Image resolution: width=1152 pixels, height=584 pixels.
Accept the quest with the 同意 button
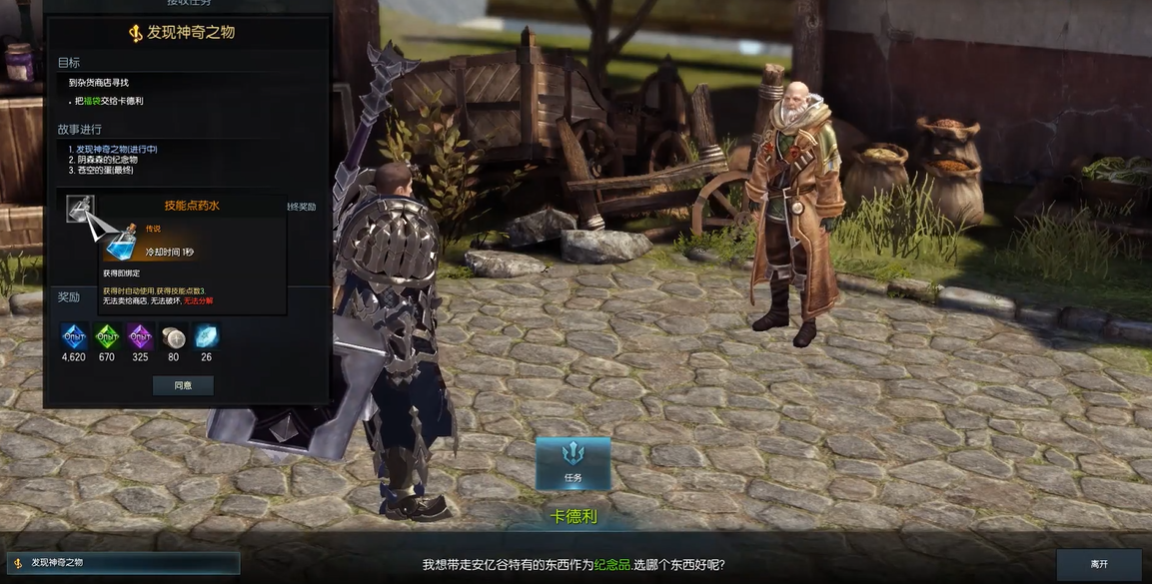point(183,385)
